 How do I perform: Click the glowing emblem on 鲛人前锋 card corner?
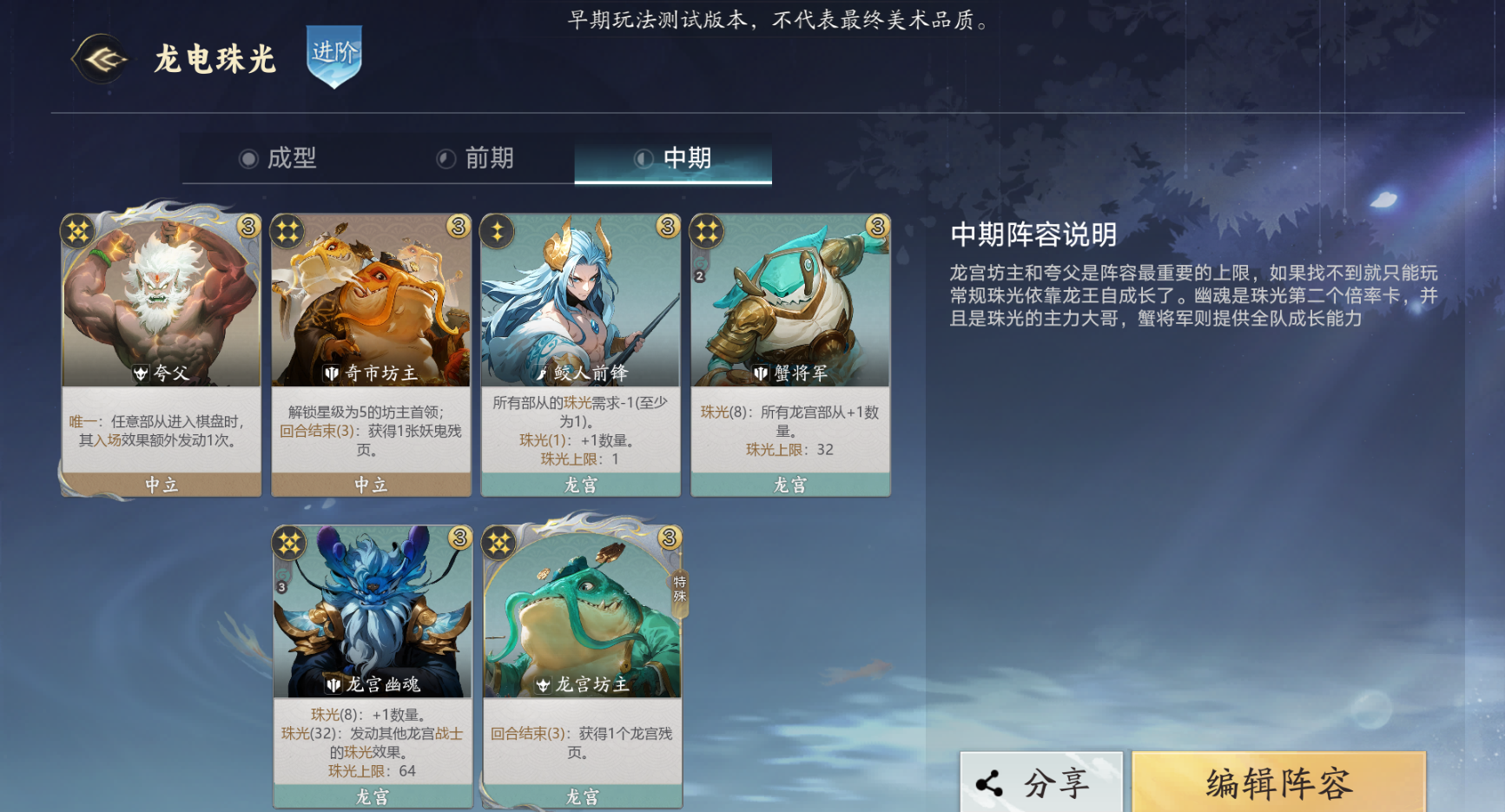coord(499,230)
